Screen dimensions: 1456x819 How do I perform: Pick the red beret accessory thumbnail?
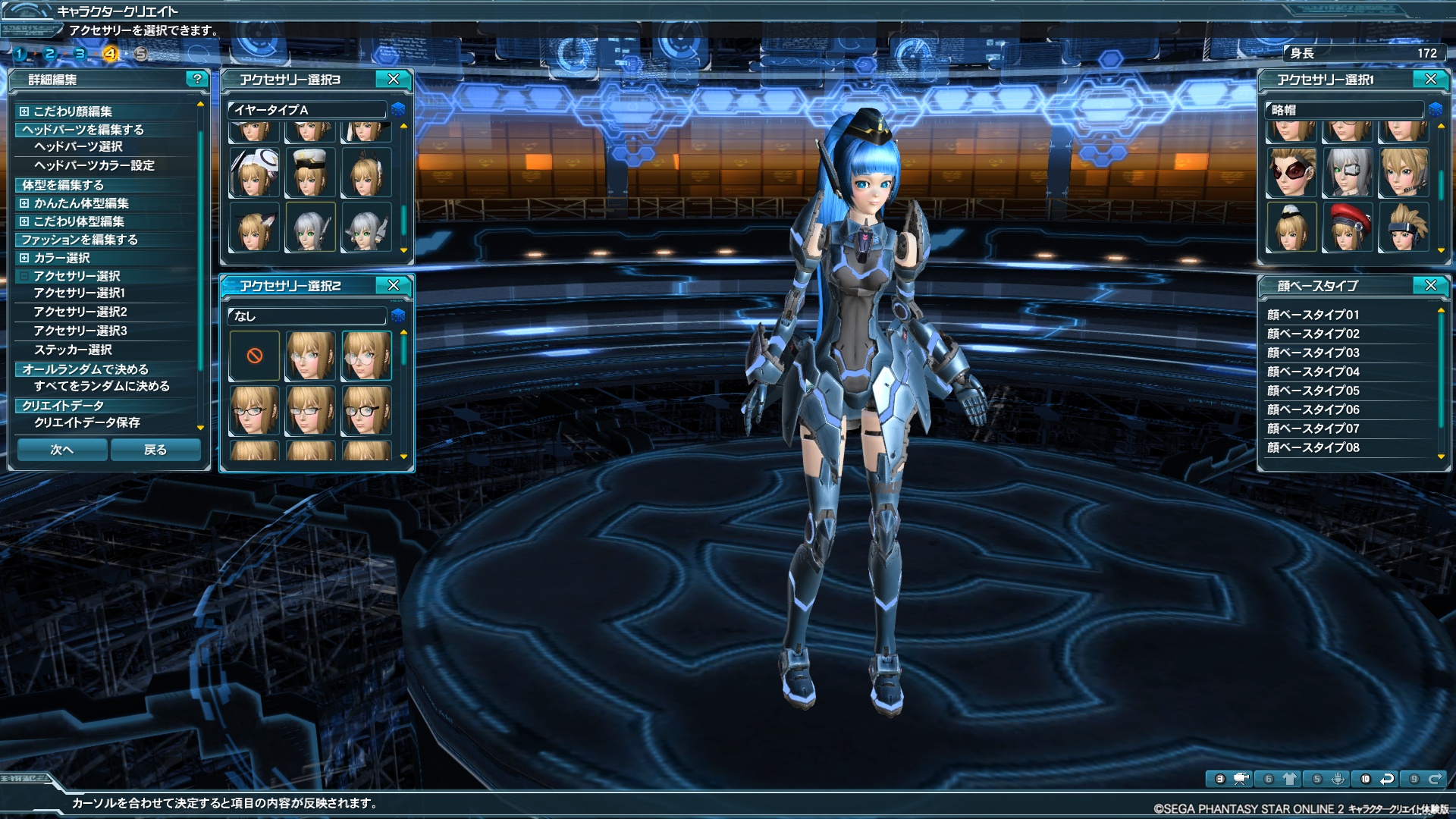[1348, 227]
